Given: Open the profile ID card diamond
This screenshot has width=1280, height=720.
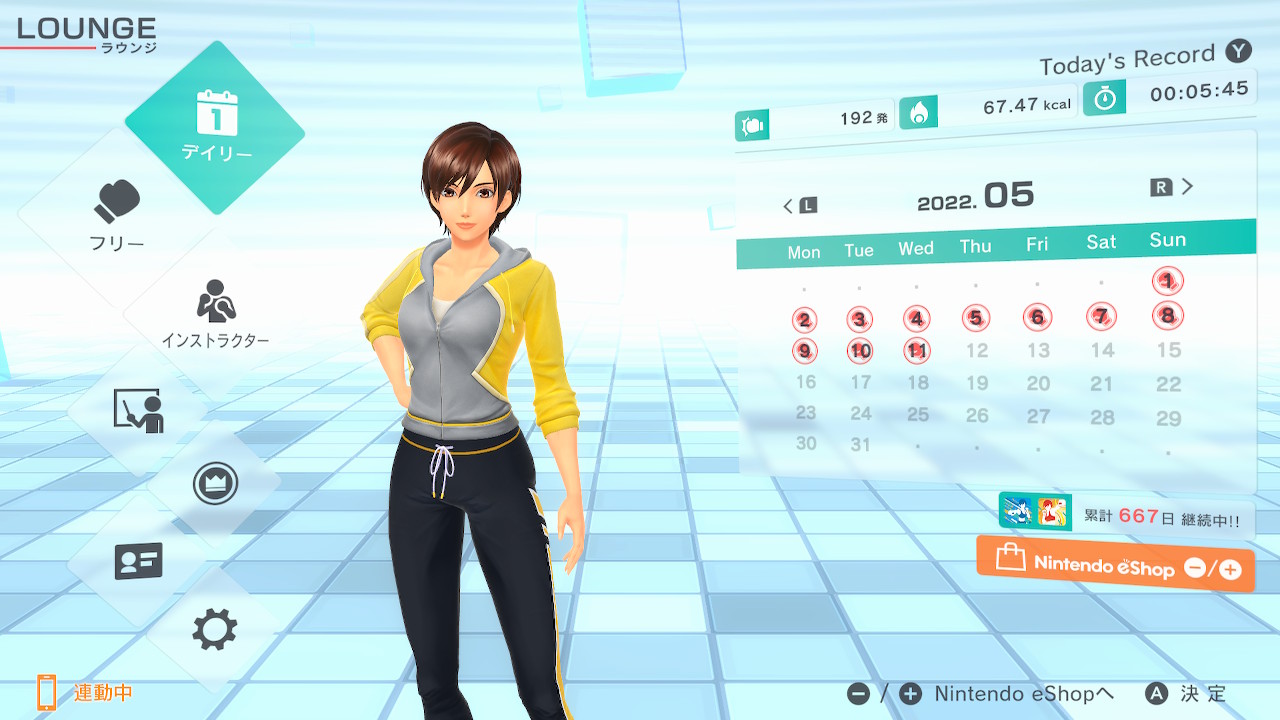Looking at the screenshot, I should pos(138,560).
